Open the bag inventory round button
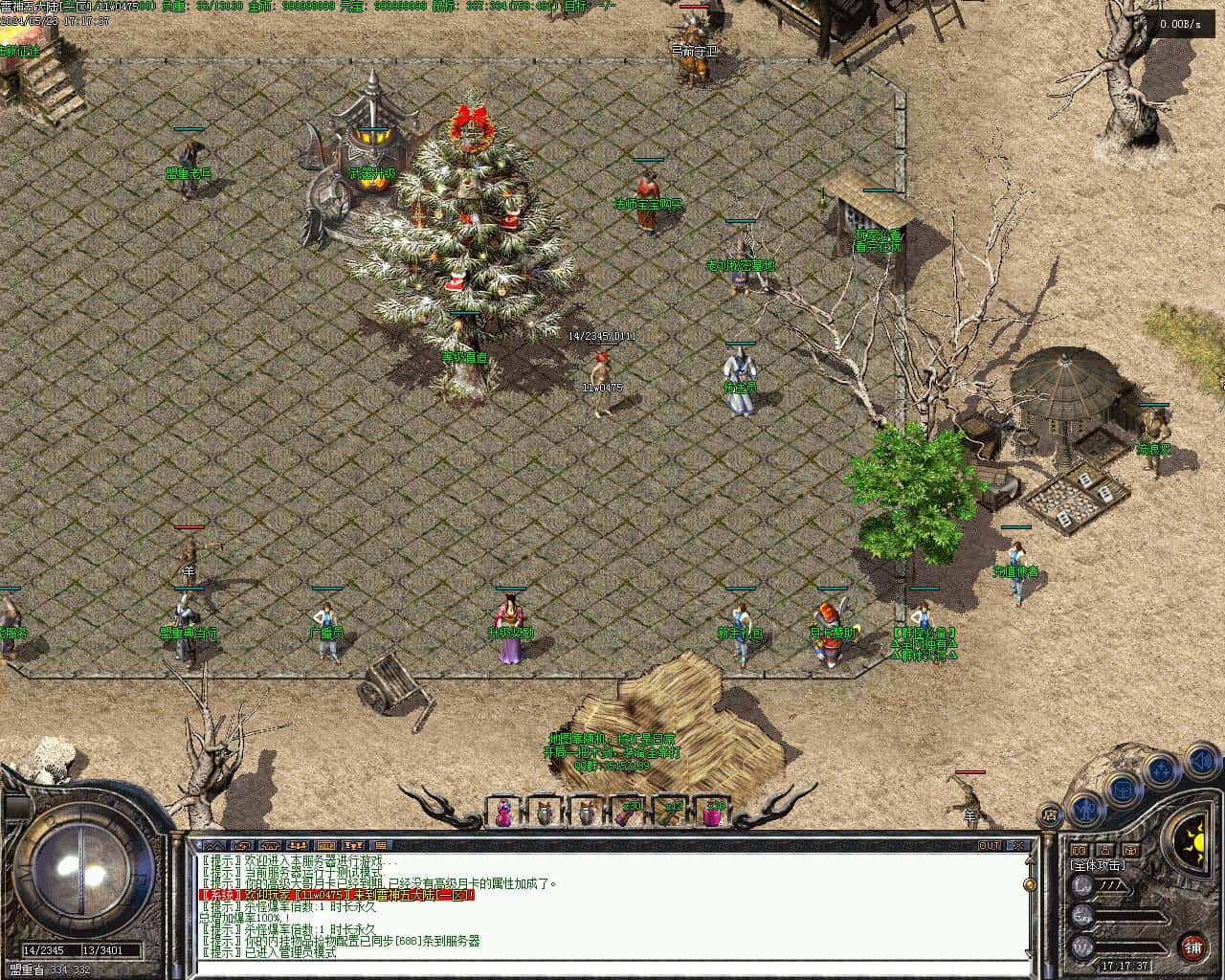Screen dimensions: 1225x980 [x=1124, y=791]
